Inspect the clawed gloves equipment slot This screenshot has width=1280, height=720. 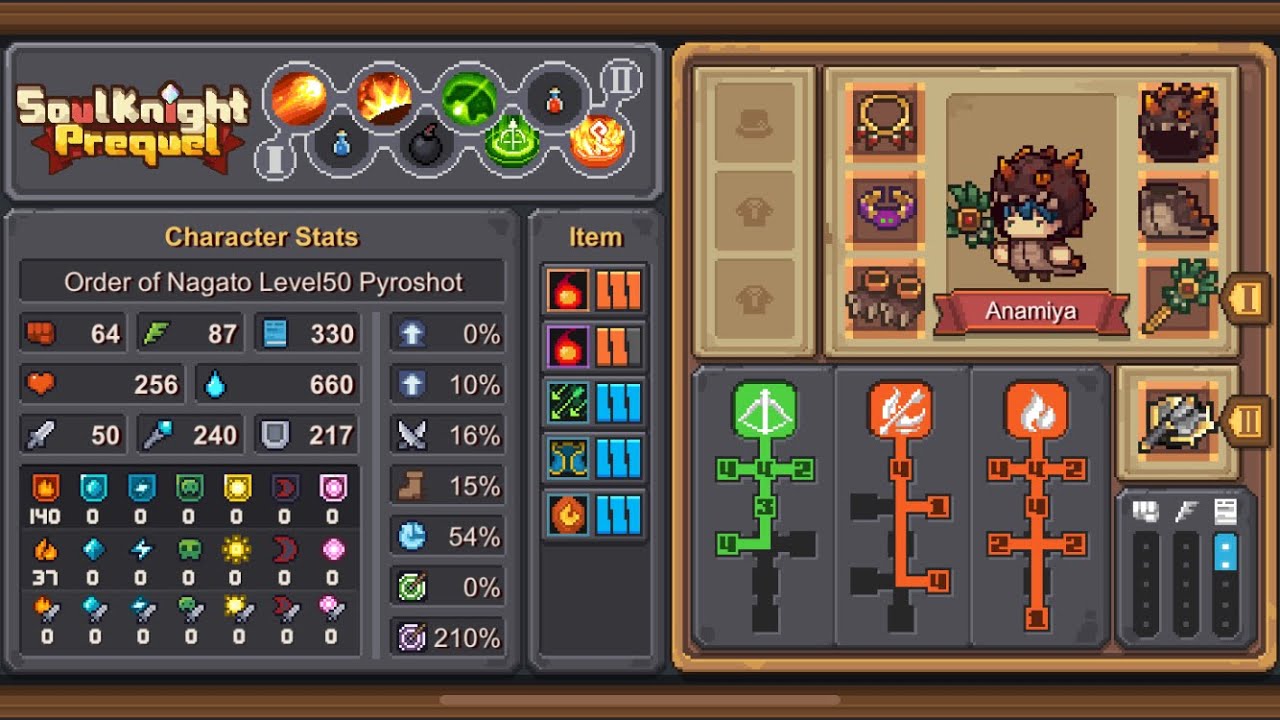(885, 297)
